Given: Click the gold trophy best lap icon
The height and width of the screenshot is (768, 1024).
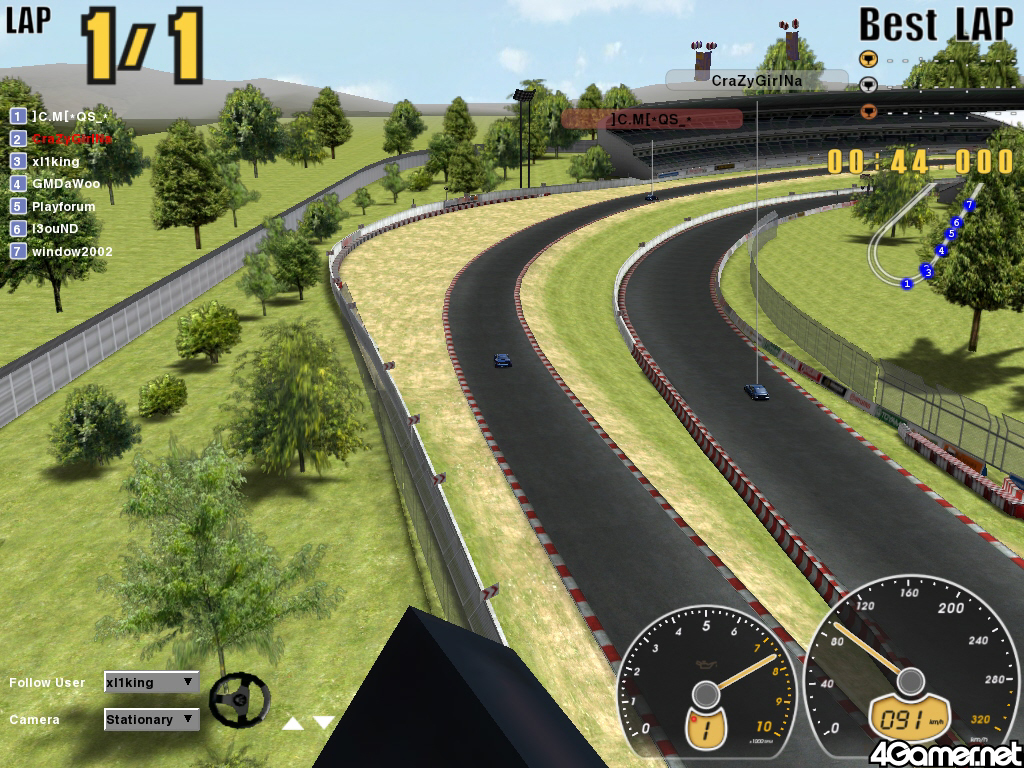Looking at the screenshot, I should [868, 58].
